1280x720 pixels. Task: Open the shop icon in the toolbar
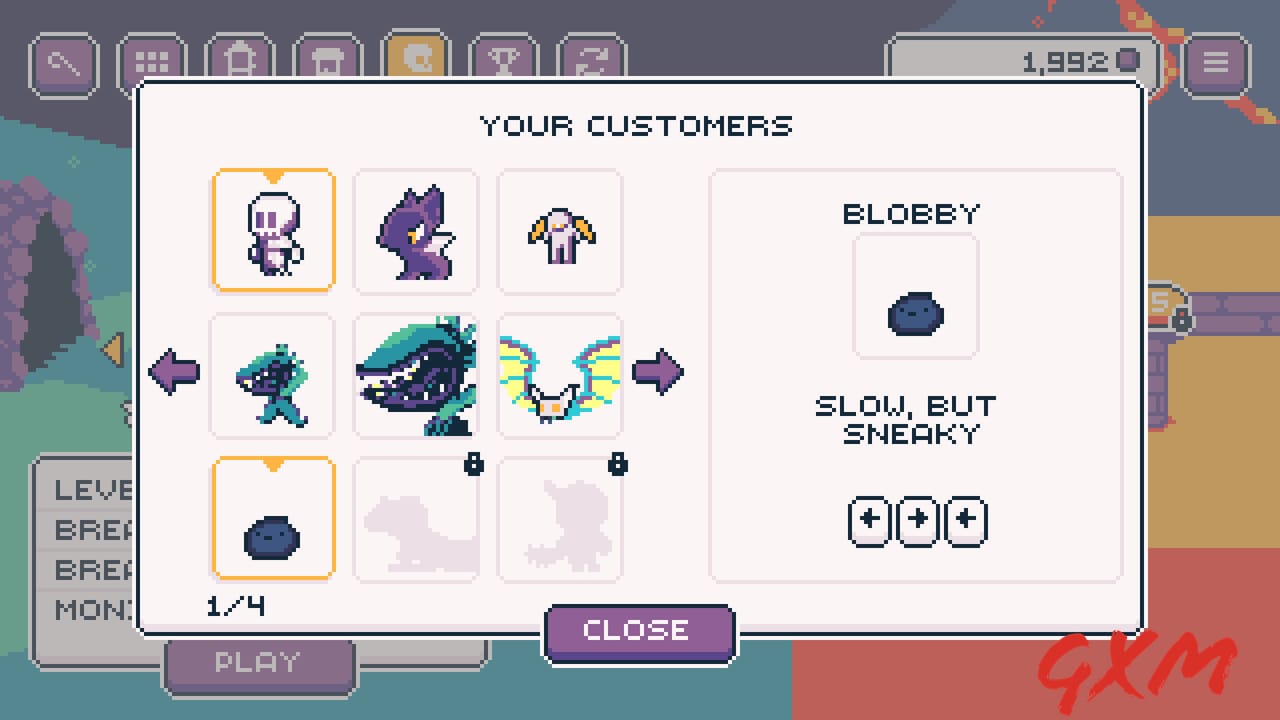[327, 62]
